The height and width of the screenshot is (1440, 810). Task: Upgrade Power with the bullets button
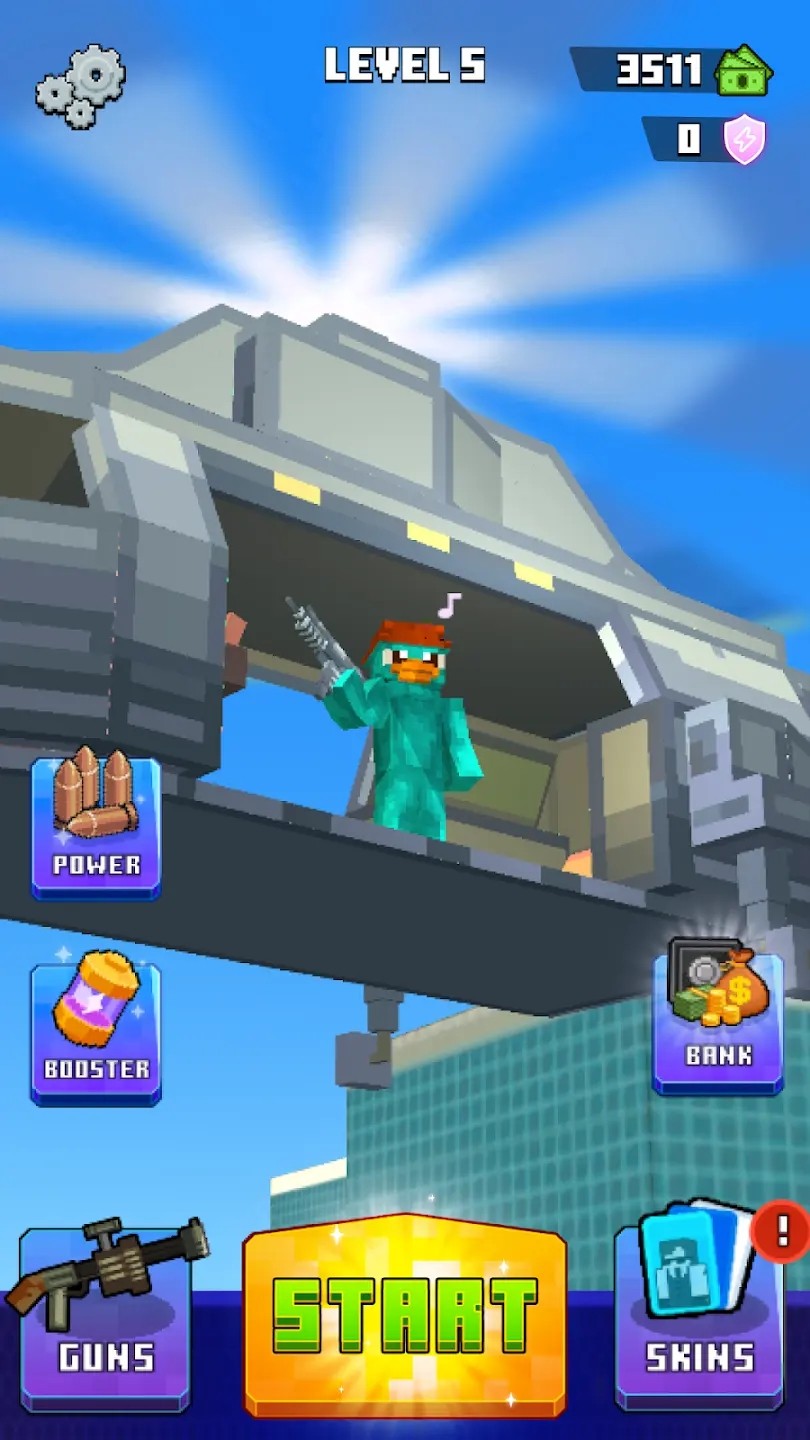(96, 826)
